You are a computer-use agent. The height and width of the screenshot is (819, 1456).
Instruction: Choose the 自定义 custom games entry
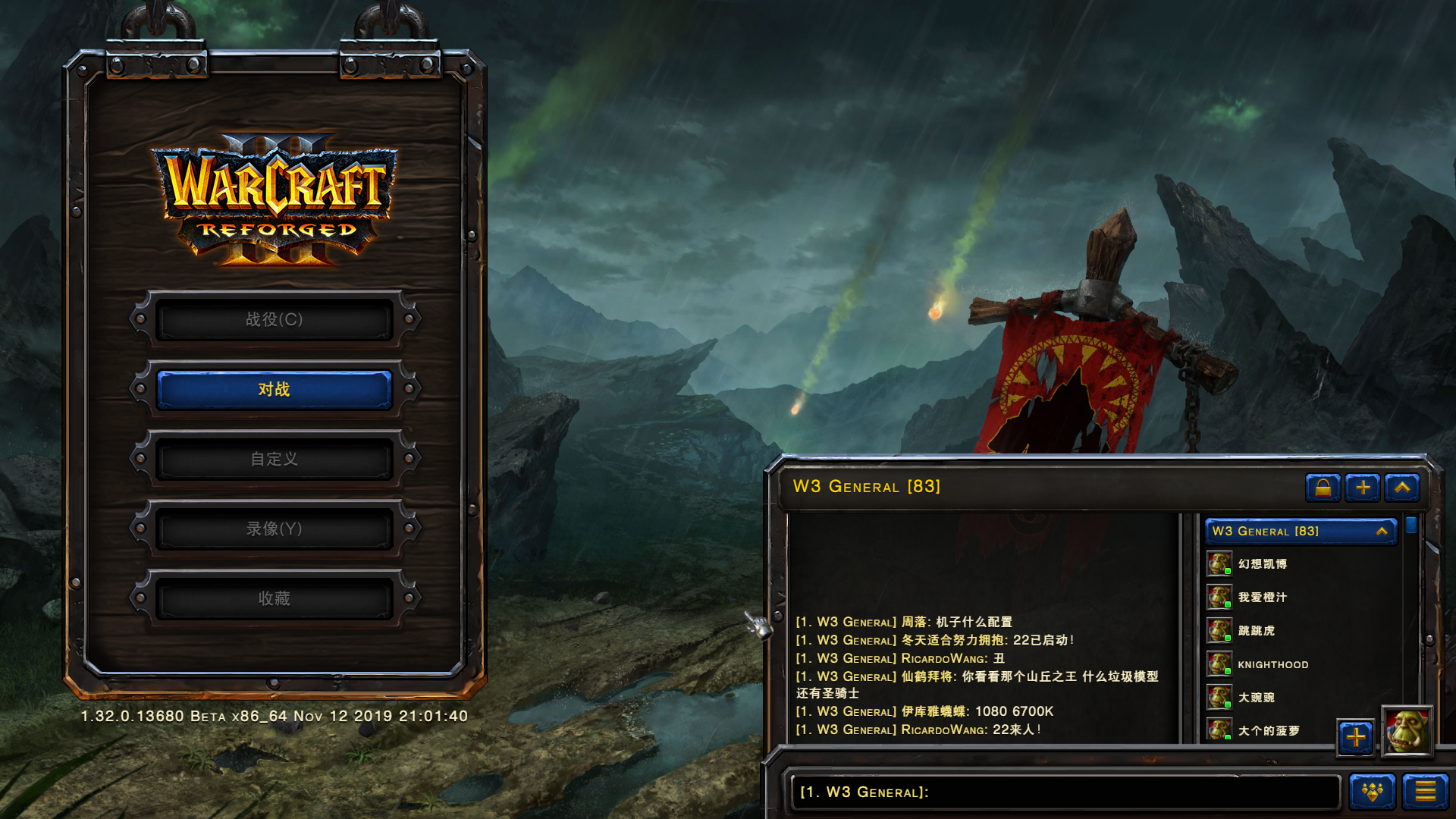click(274, 459)
